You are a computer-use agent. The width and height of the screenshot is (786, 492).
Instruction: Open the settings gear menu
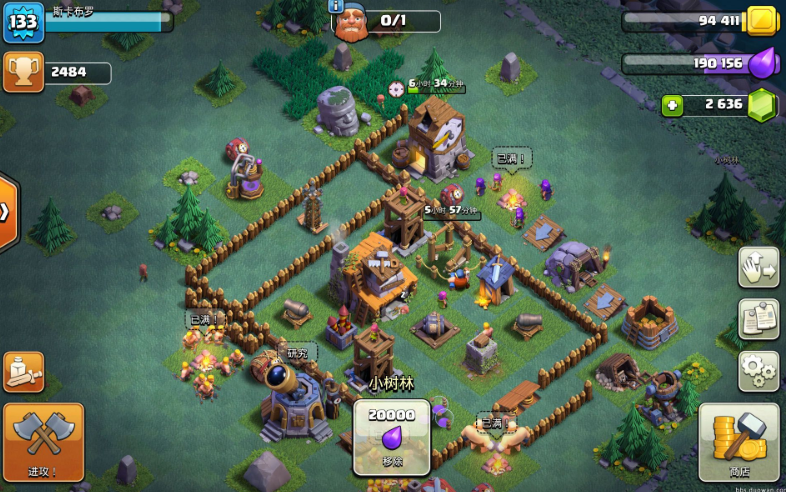pyautogui.click(x=758, y=371)
